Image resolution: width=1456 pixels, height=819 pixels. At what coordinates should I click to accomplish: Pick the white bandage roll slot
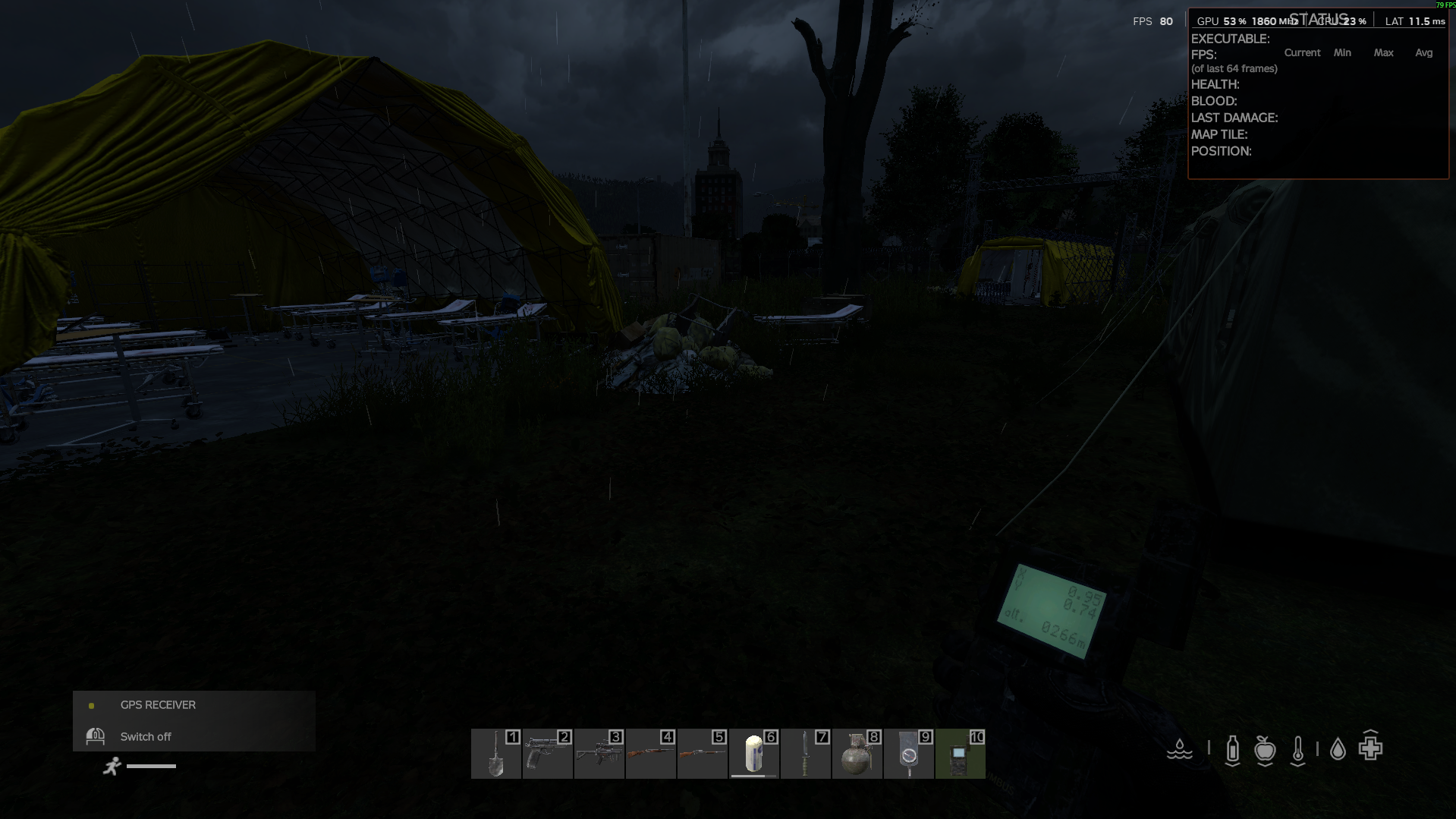pyautogui.click(x=753, y=754)
